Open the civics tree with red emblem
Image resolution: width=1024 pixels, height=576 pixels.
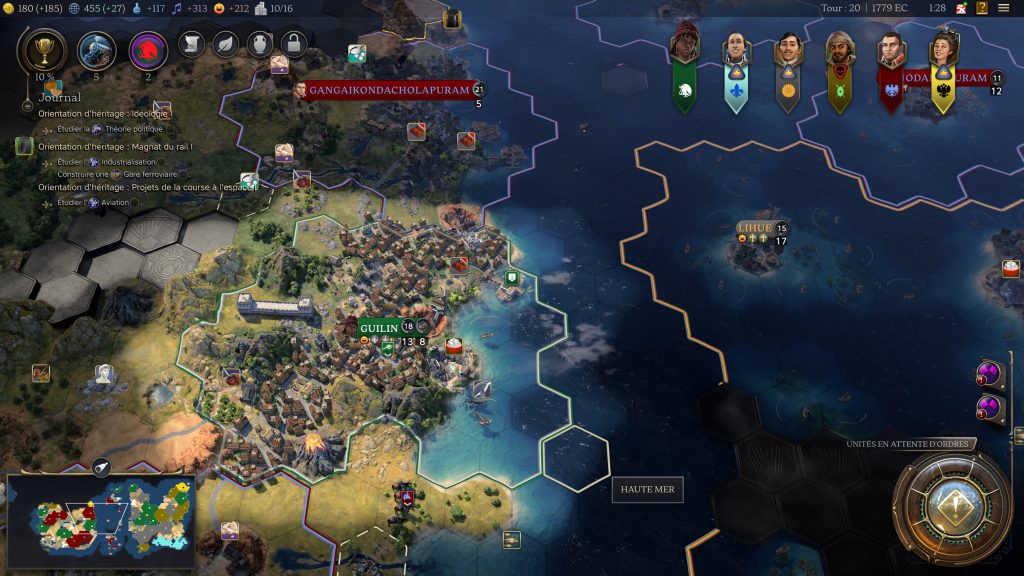point(148,50)
